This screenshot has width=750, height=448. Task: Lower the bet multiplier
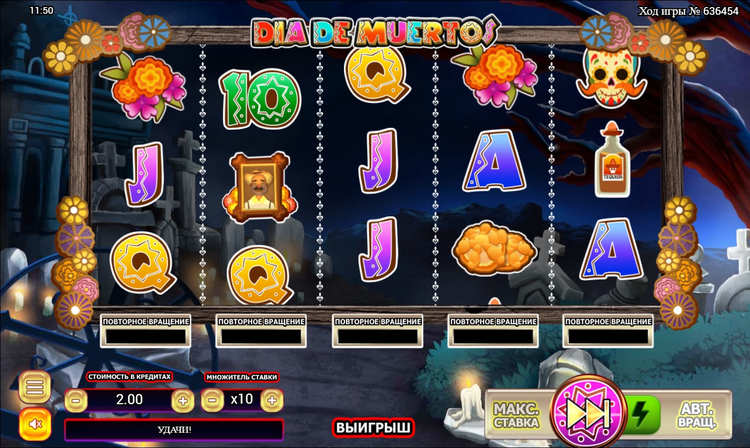click(x=212, y=400)
